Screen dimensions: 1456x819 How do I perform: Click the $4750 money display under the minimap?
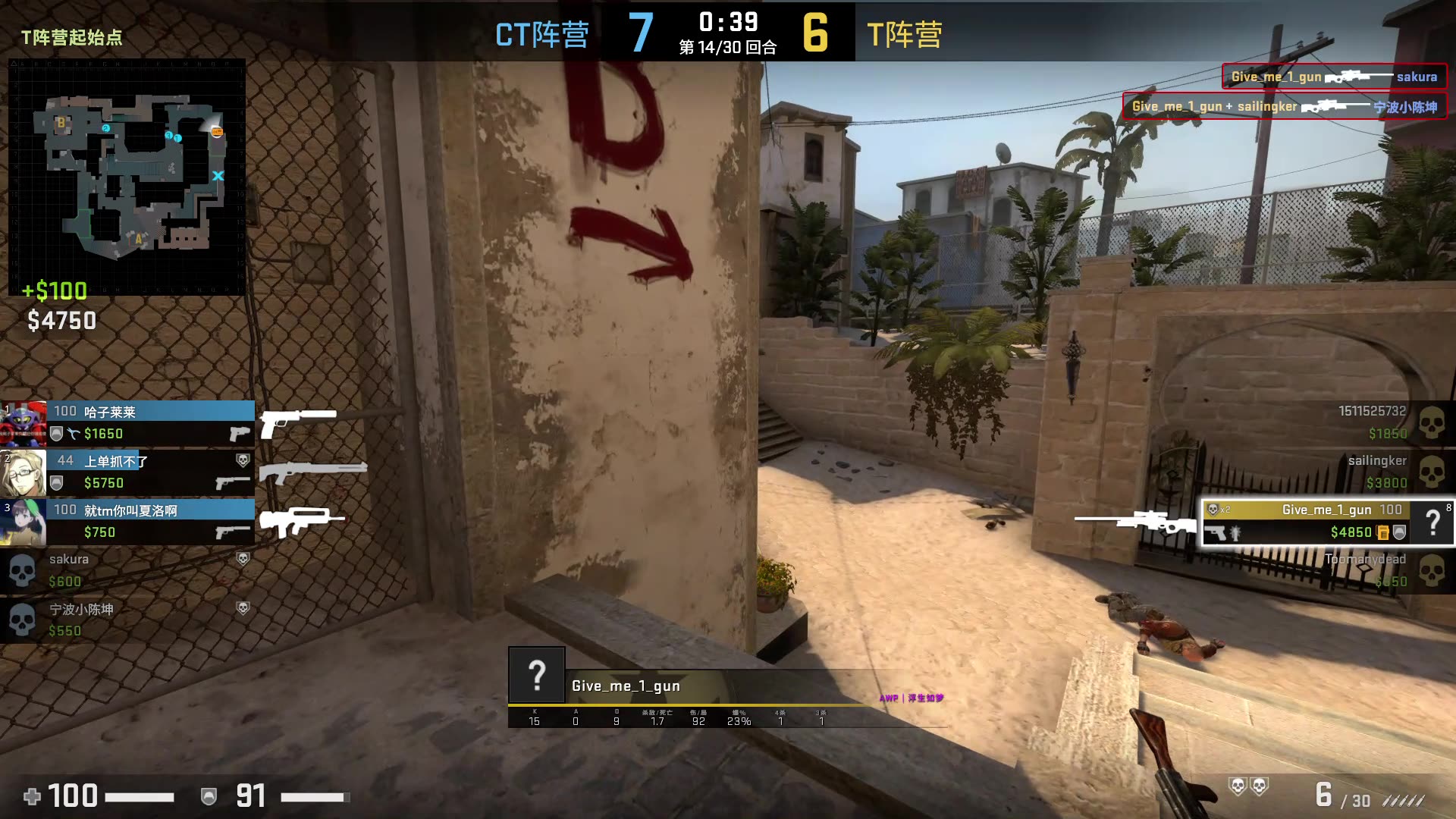pyautogui.click(x=59, y=319)
